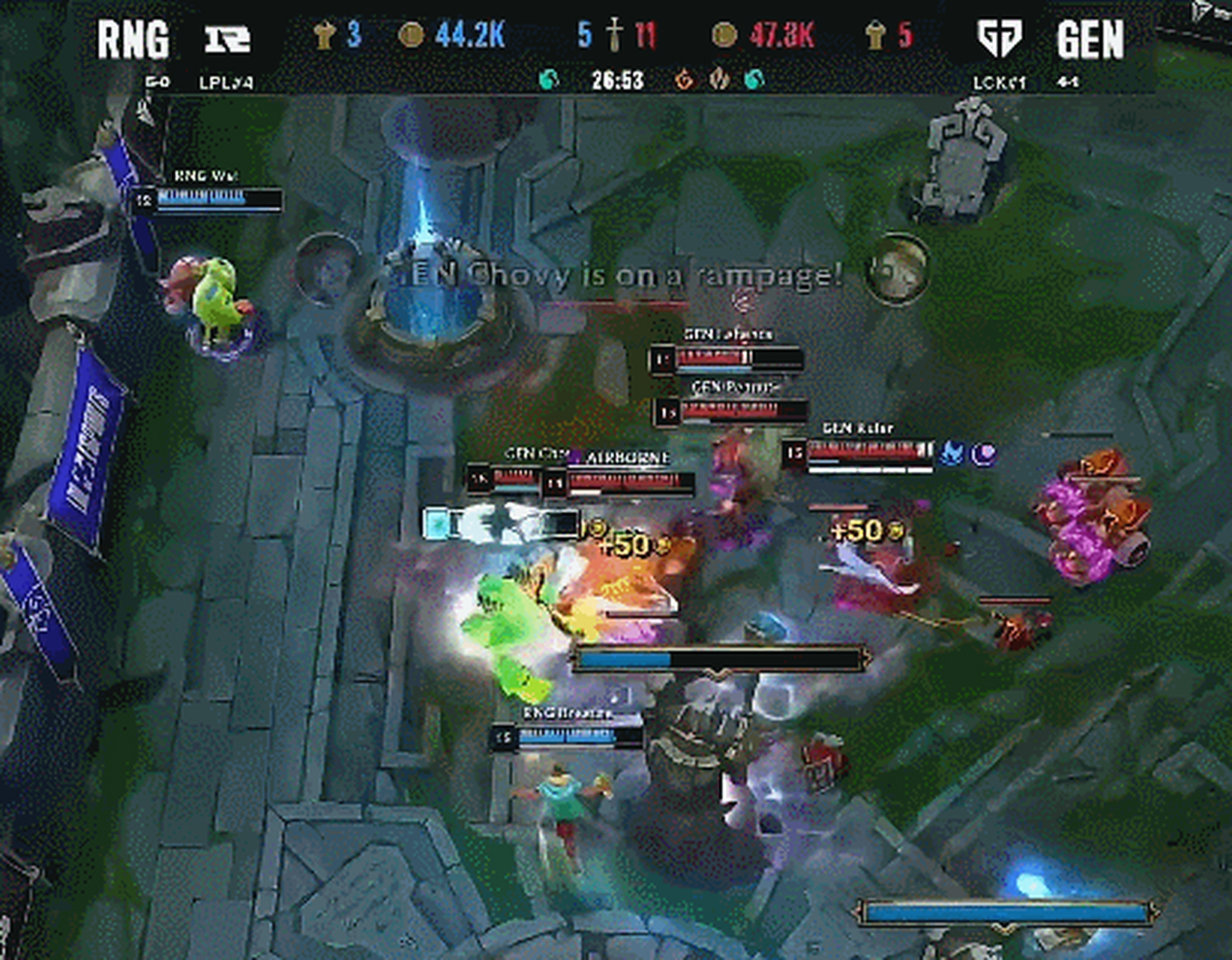Select RNG's lone dragon icon on scoreboard
1232x960 pixels.
coord(550,79)
